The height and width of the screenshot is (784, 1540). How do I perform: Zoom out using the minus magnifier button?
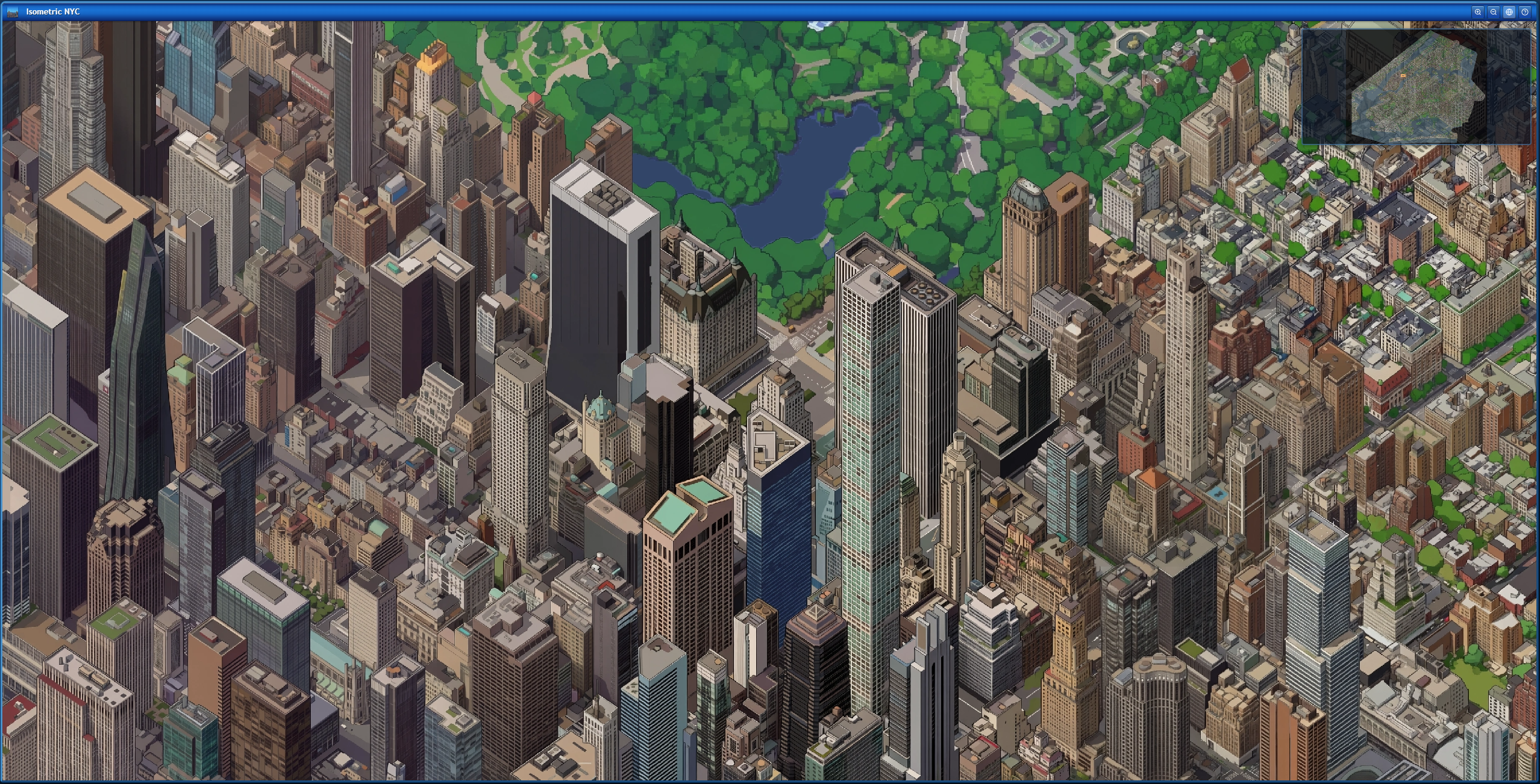coord(1494,11)
